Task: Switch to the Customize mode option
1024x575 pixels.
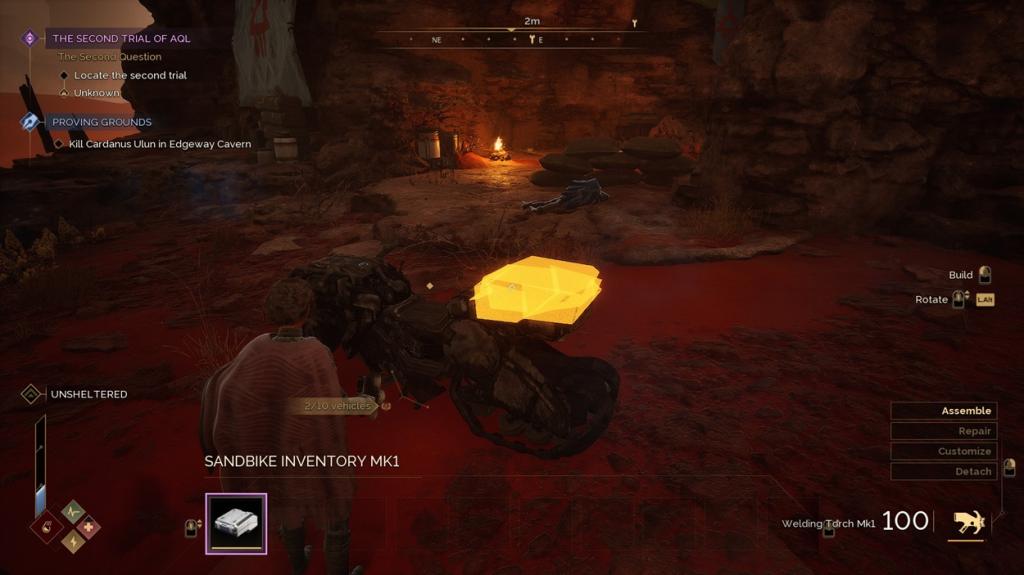Action: tap(943, 451)
